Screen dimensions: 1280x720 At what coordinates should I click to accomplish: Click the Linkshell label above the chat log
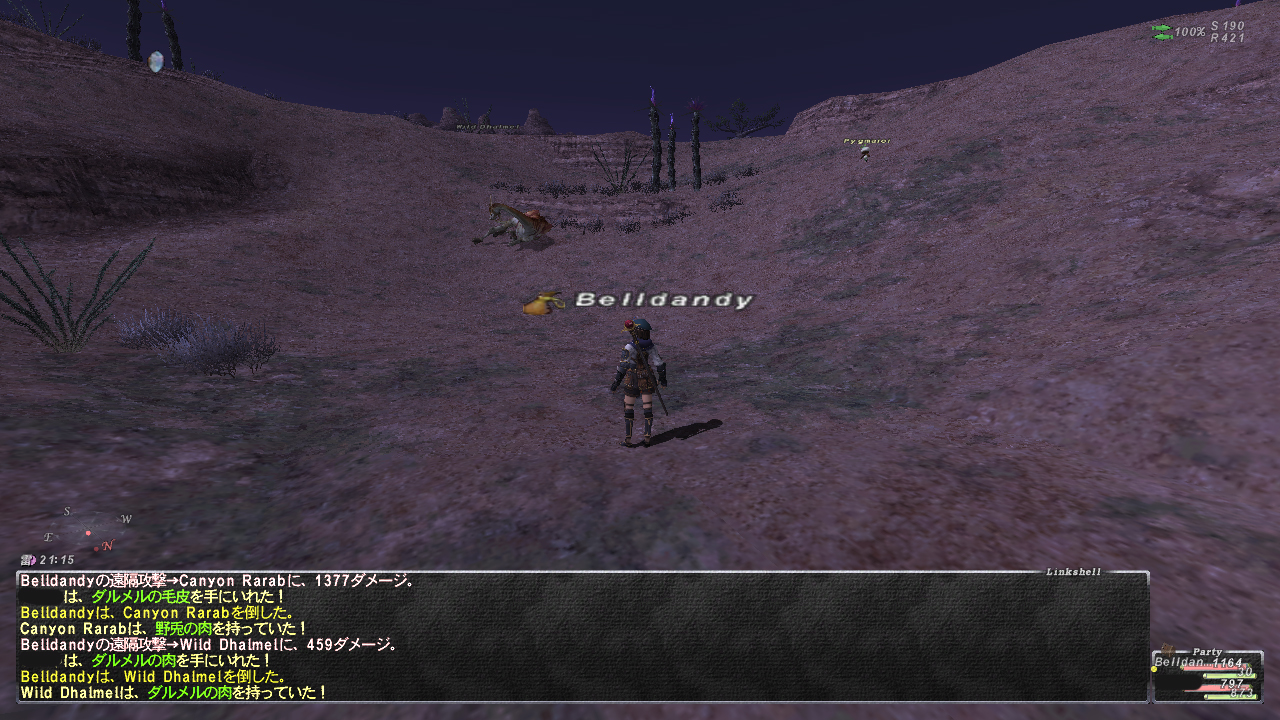click(1073, 572)
